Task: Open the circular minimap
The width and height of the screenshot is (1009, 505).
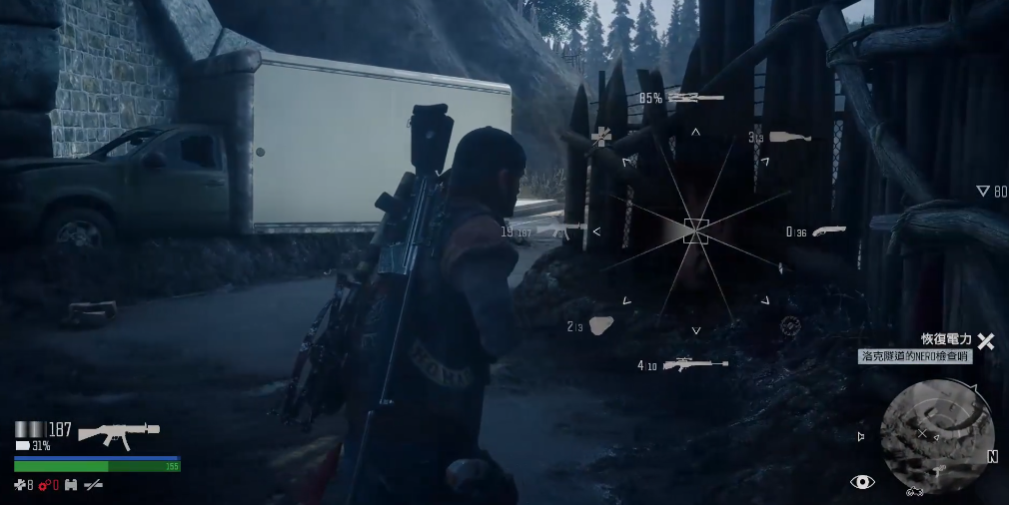Action: point(937,428)
